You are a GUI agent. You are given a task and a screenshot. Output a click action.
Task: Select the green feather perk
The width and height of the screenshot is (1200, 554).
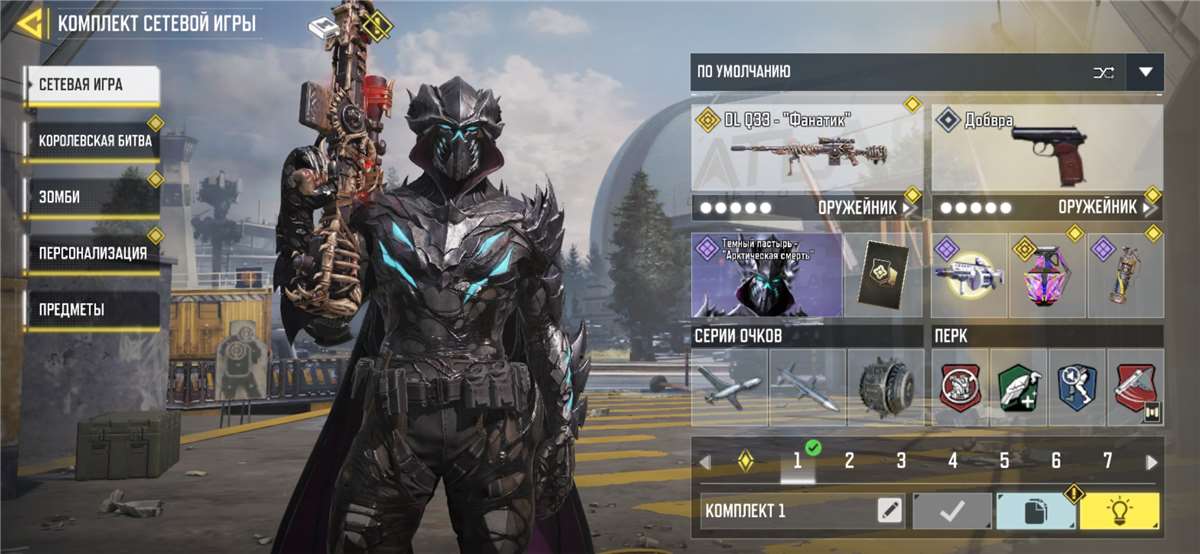[1019, 387]
